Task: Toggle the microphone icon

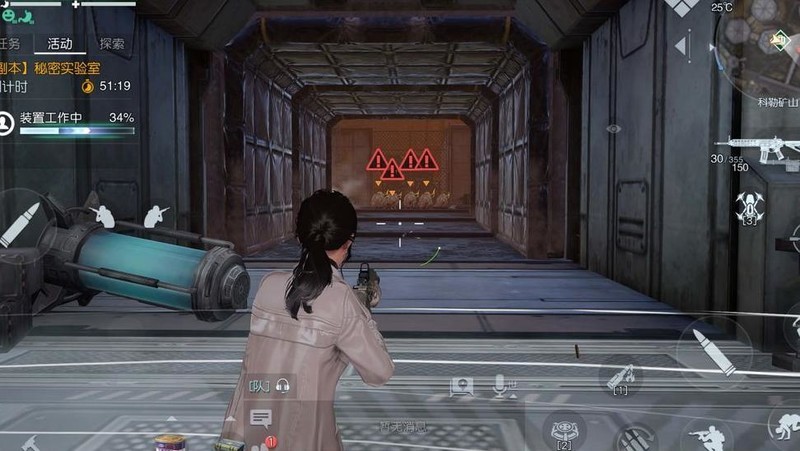Action: pyautogui.click(x=501, y=385)
